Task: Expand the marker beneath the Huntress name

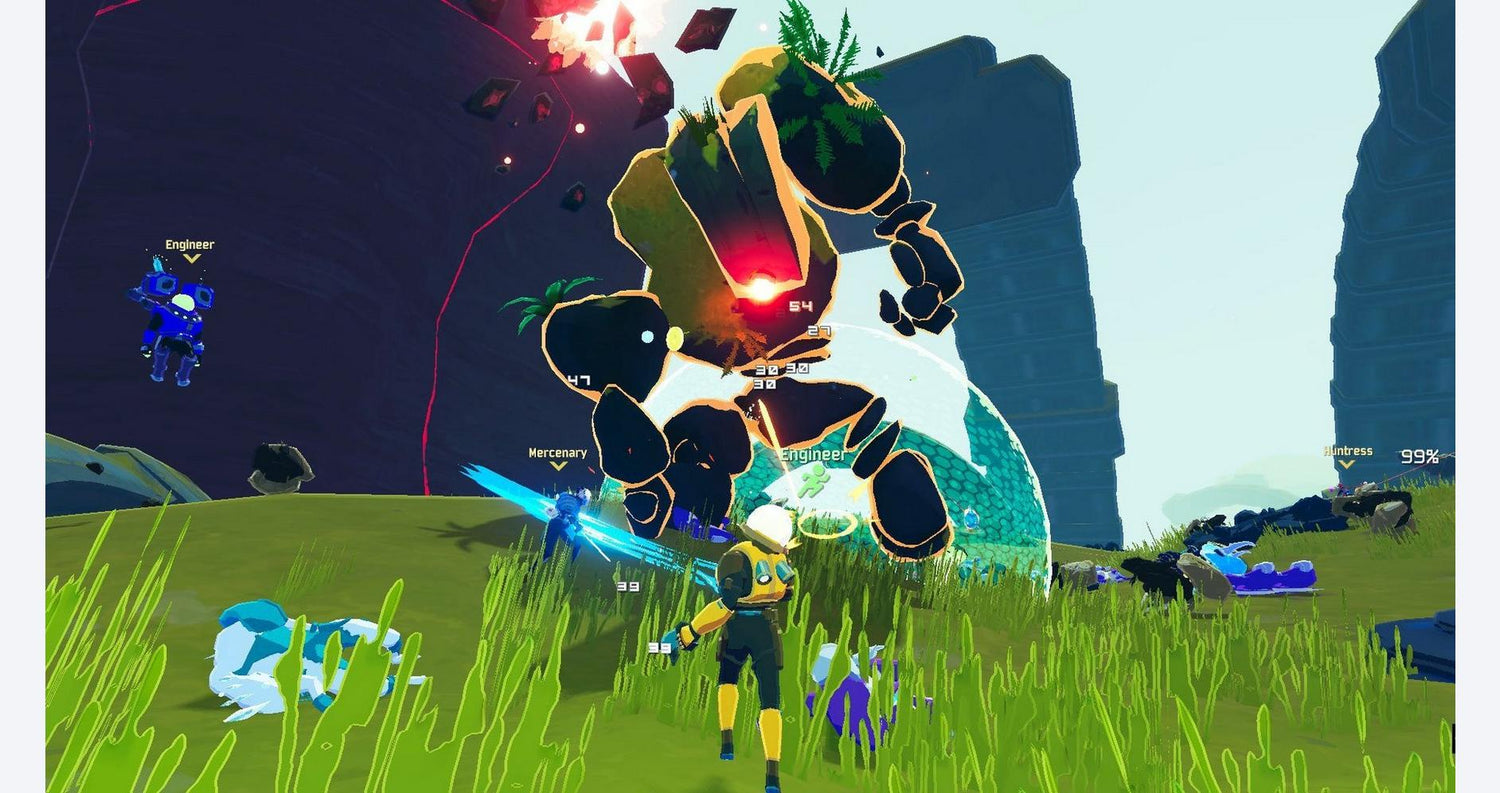Action: tap(1345, 465)
